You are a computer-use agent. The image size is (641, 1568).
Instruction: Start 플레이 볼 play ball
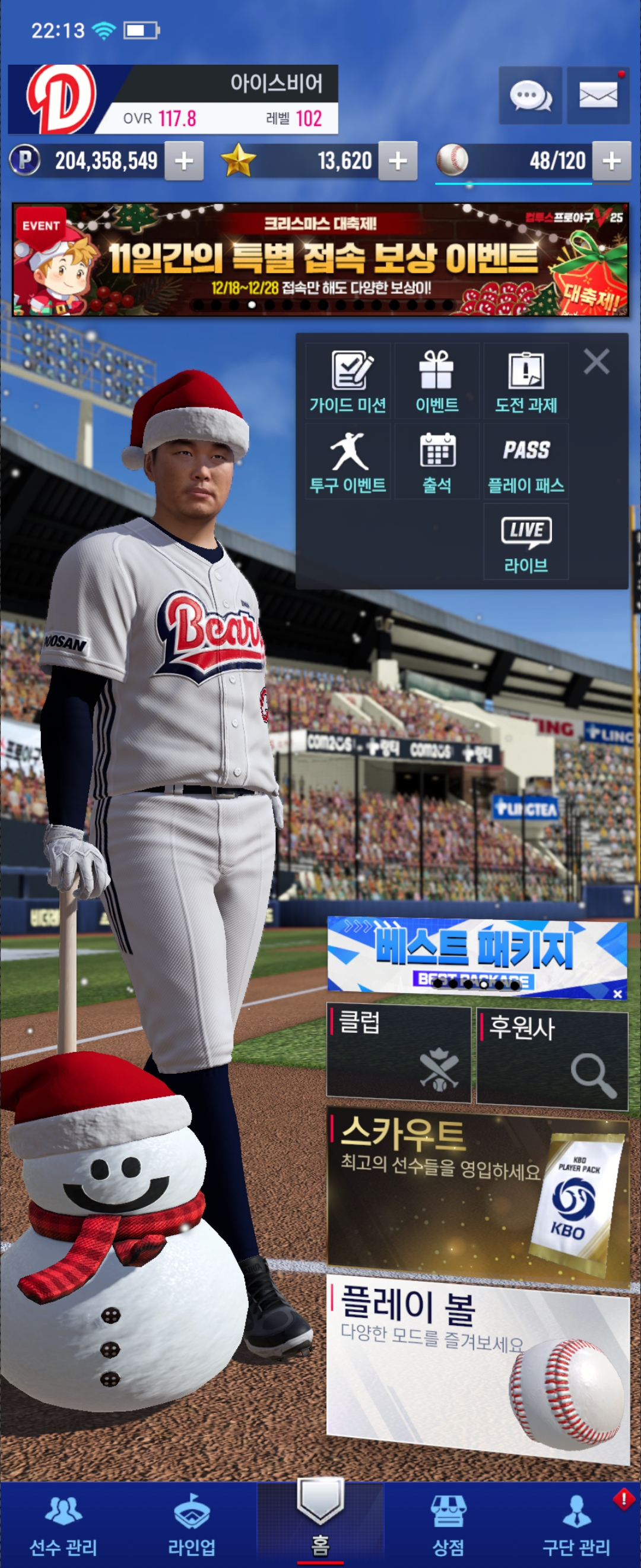coord(477,1370)
